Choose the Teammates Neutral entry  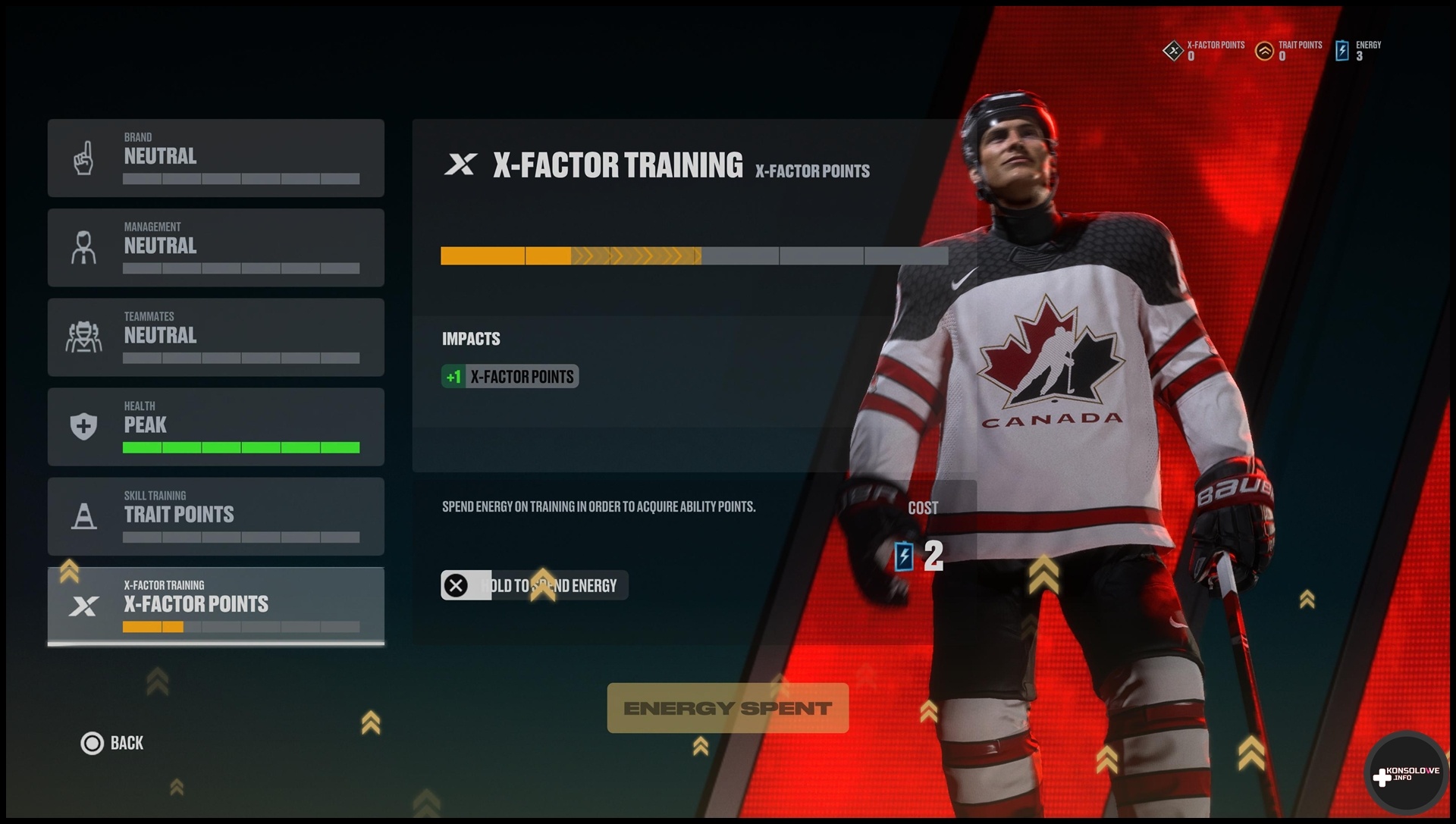[x=215, y=337]
